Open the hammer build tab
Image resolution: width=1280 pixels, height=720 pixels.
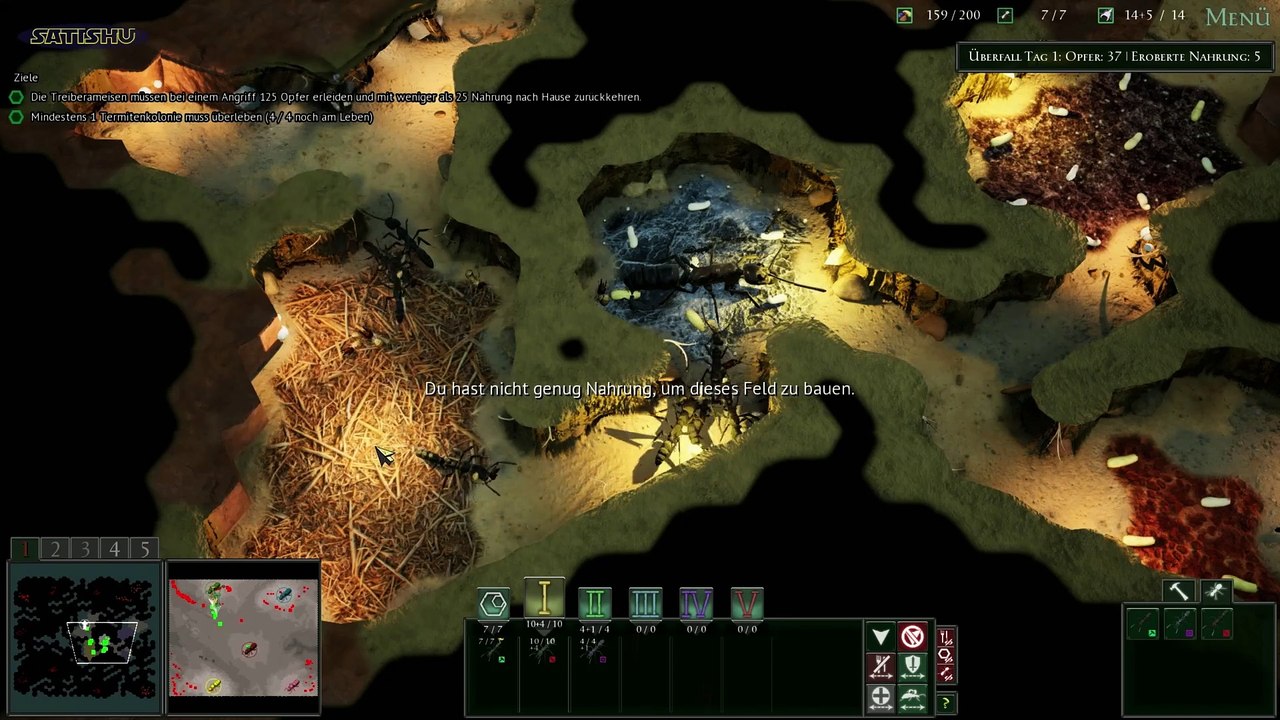click(1180, 591)
